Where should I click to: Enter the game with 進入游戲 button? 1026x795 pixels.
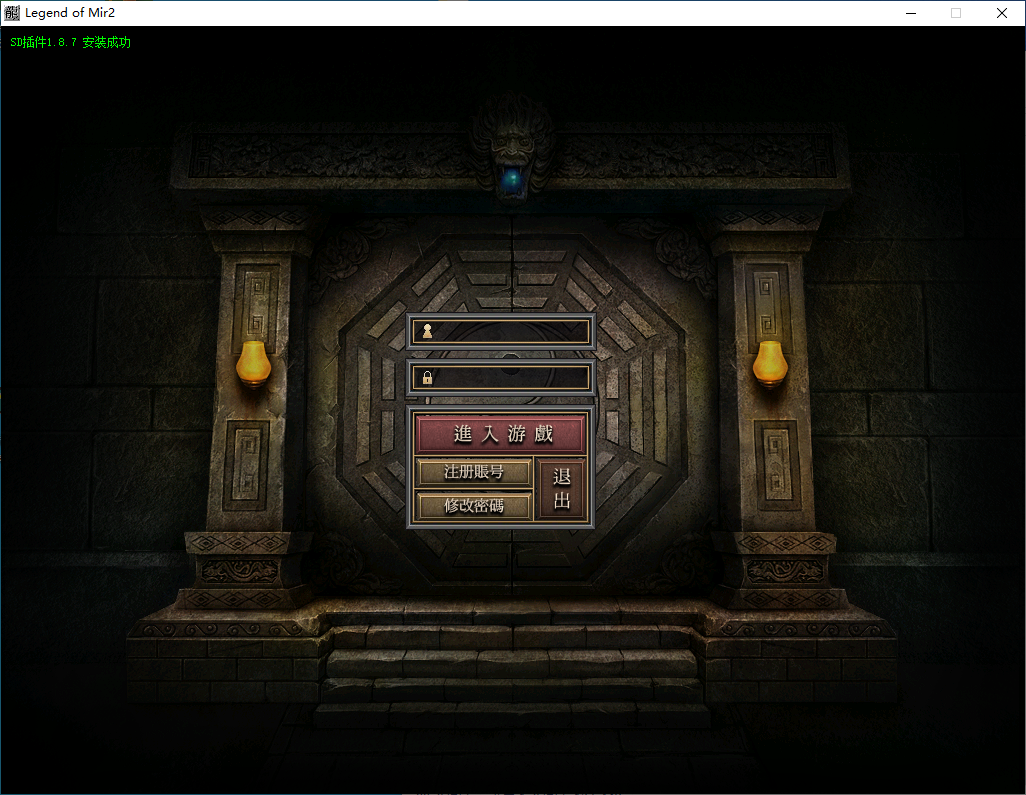(501, 434)
